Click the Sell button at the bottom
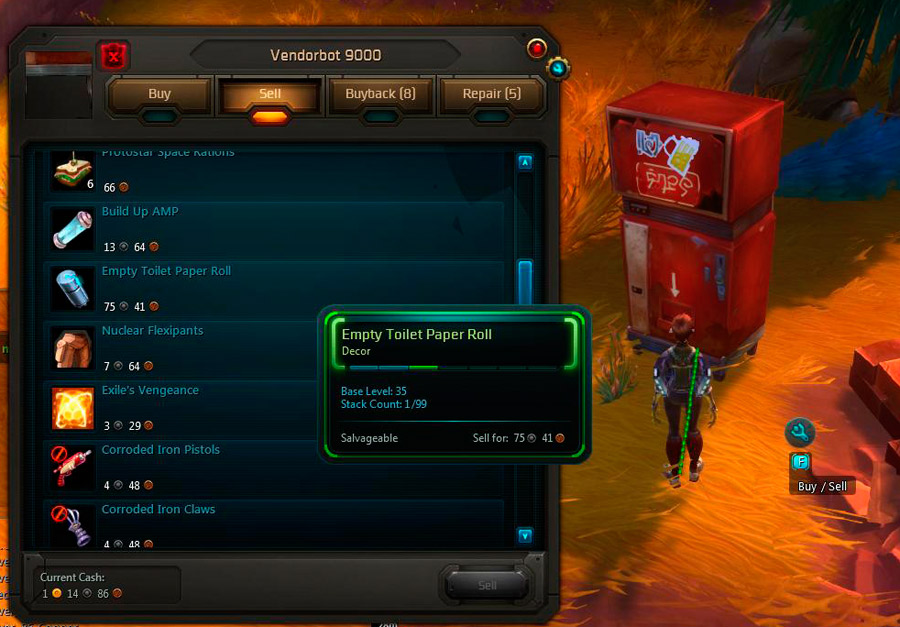900x627 pixels. 487,585
